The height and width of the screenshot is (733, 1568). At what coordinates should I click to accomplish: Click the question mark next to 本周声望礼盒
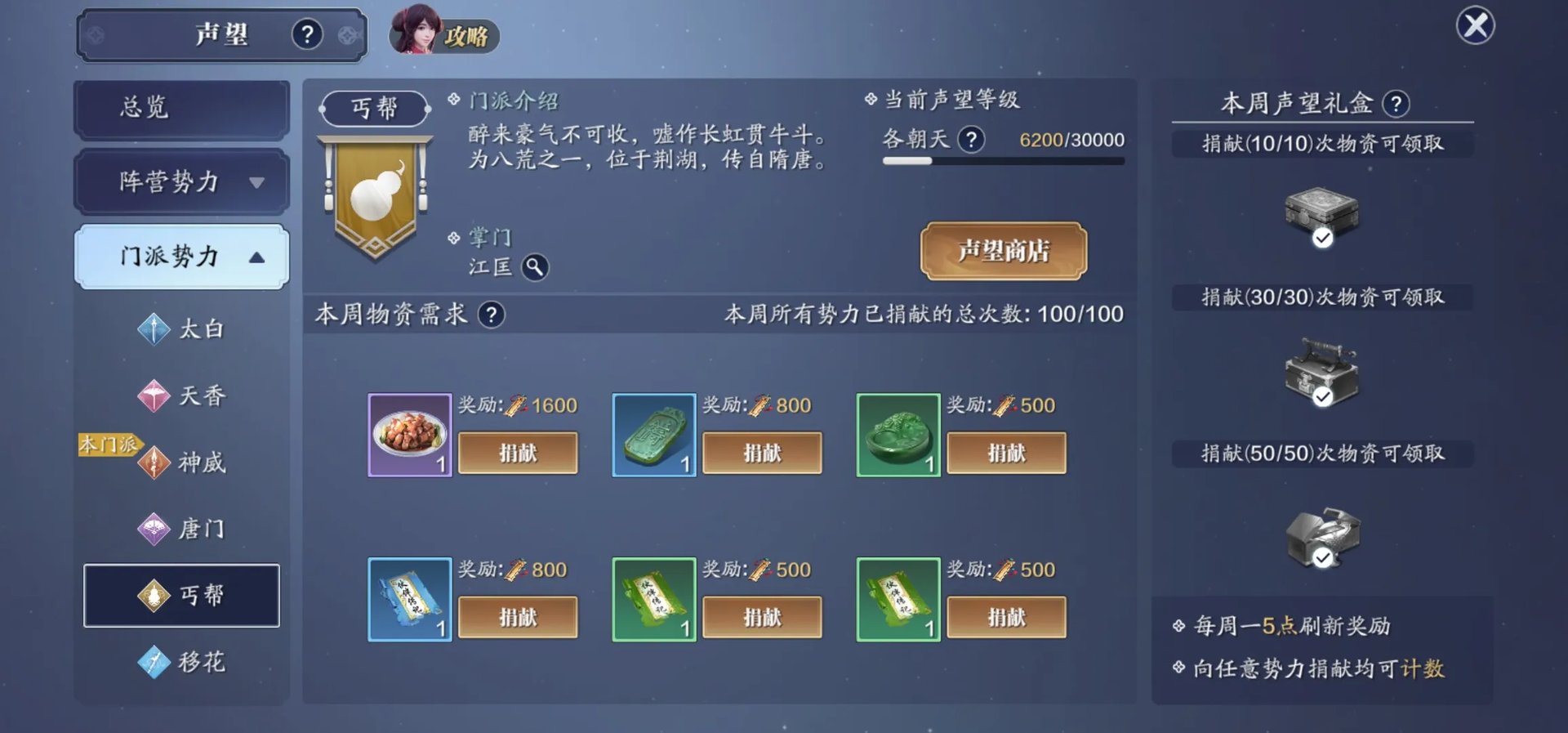click(x=1398, y=105)
